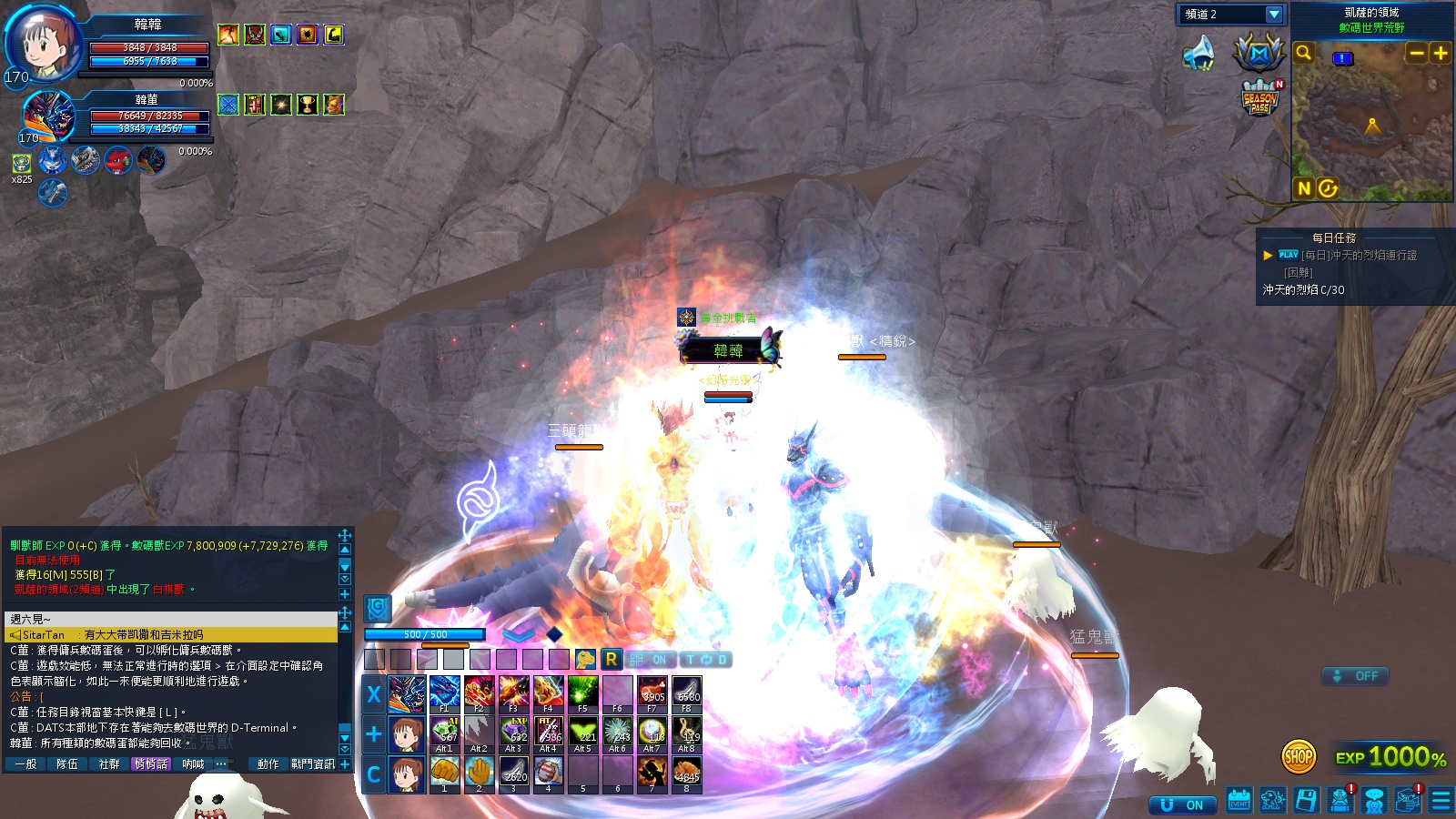Viewport: 1456px width, 819px height.
Task: Use the golden fist item in slot 1
Action: (444, 773)
